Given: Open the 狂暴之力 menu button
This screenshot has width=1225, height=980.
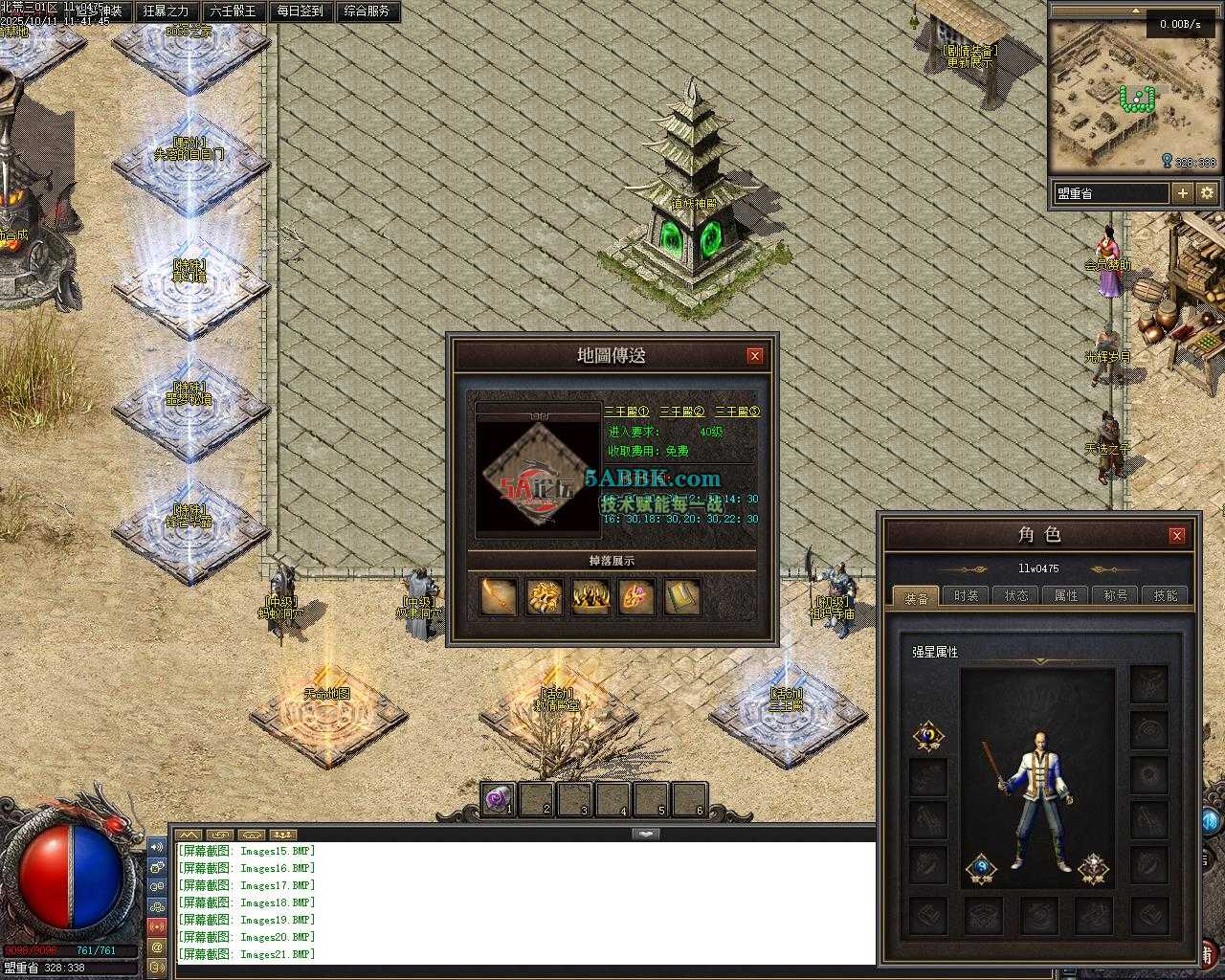Looking at the screenshot, I should tap(166, 11).
